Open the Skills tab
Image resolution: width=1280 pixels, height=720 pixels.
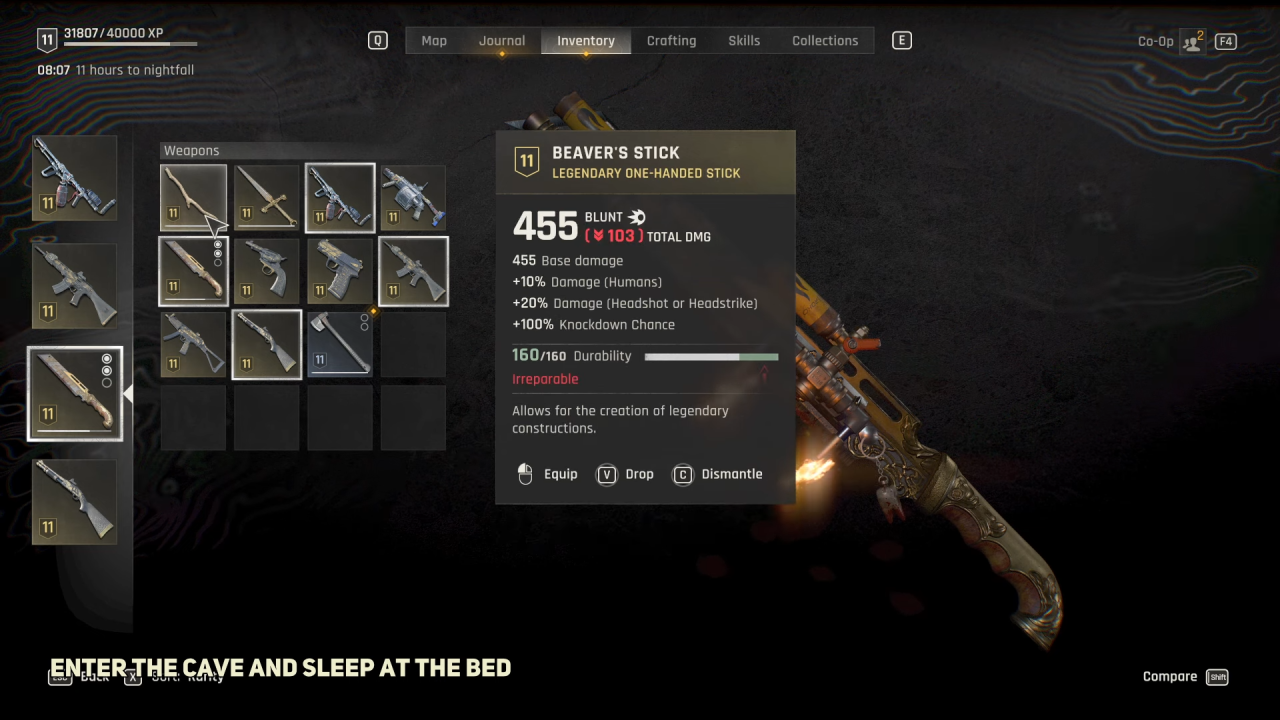click(x=744, y=41)
